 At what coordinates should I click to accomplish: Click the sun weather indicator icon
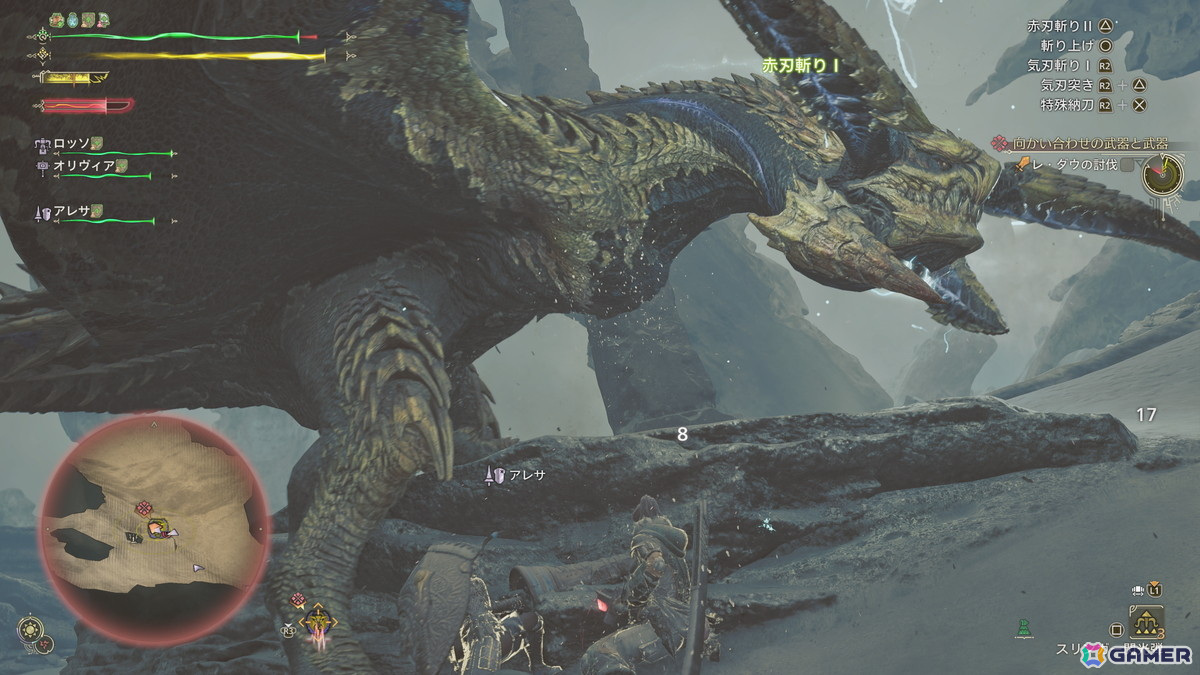pos(29,630)
